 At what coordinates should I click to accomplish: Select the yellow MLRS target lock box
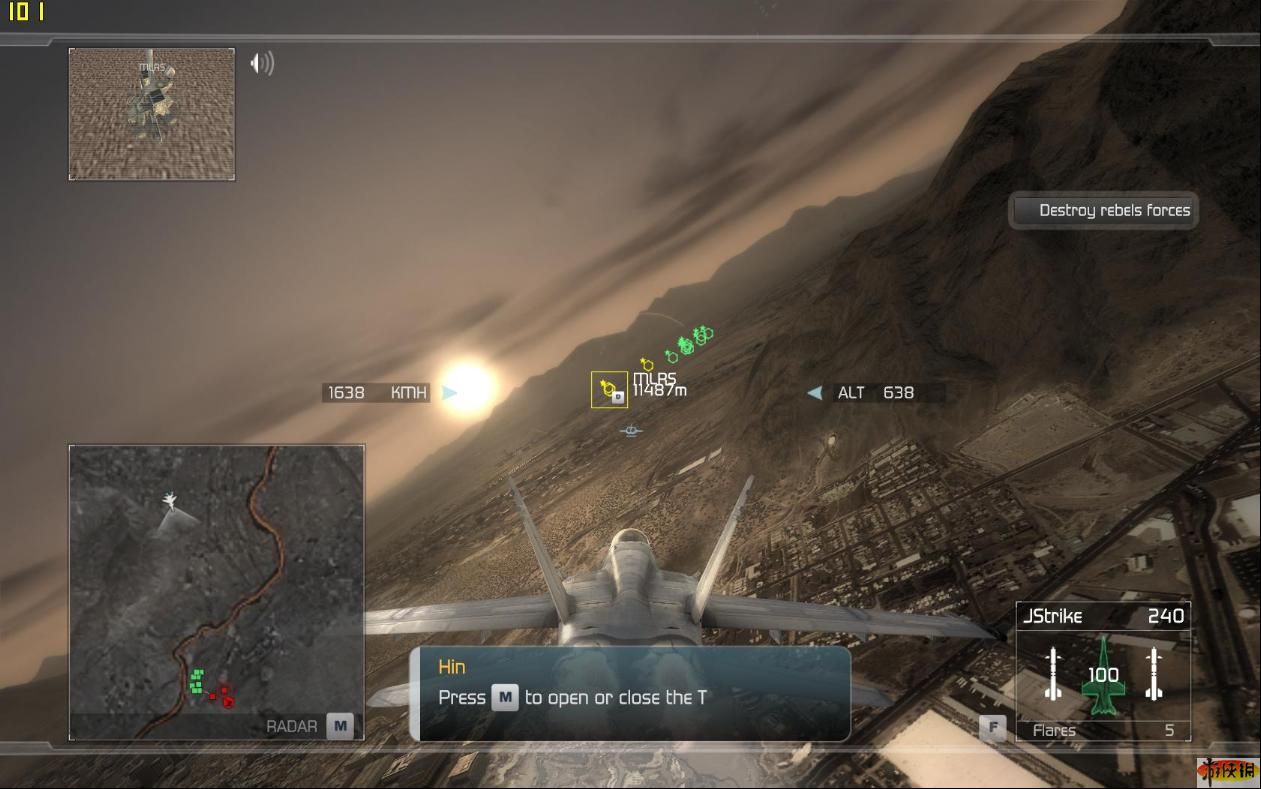click(609, 390)
